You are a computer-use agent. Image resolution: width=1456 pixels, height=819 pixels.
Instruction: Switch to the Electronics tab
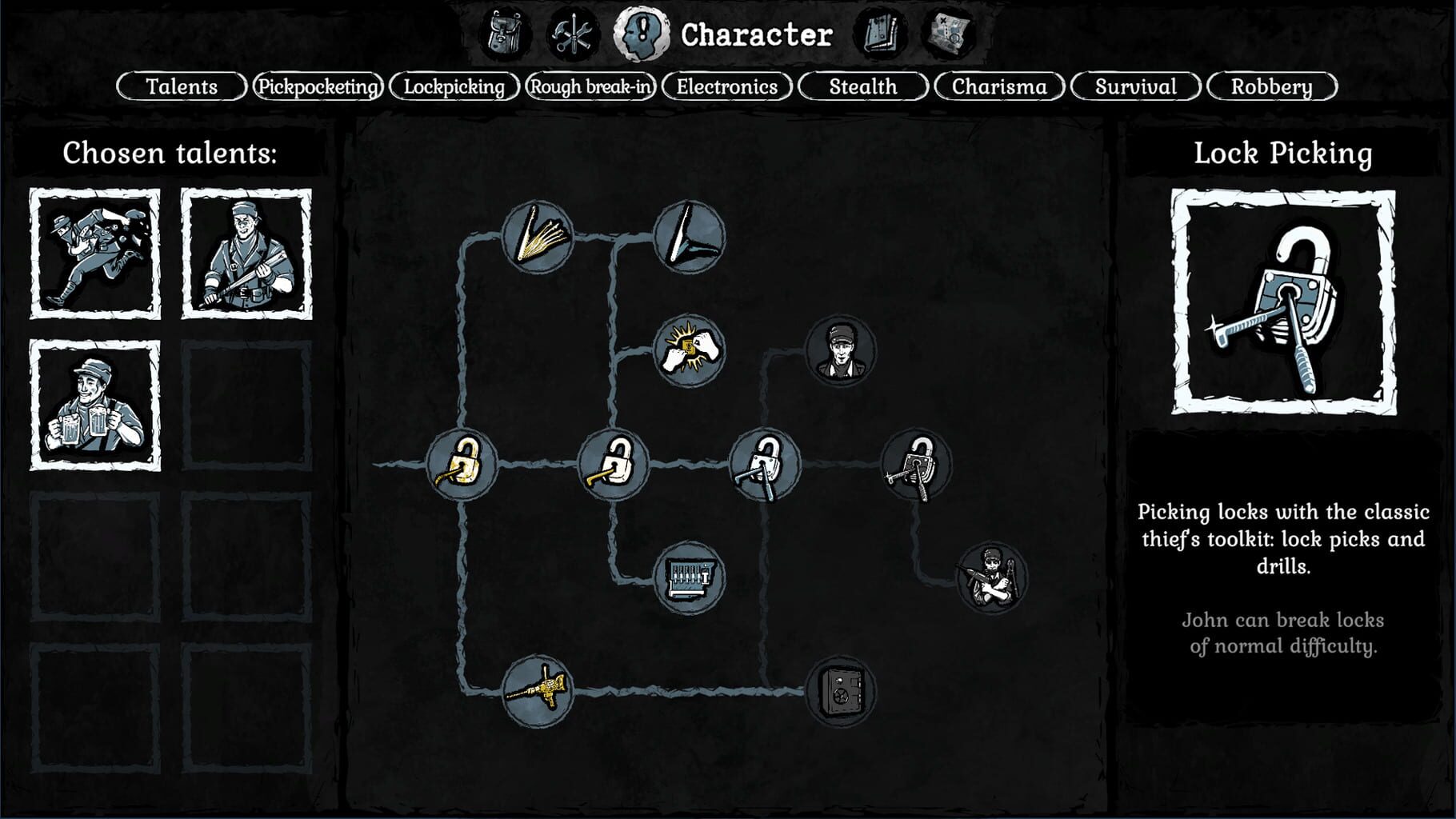click(726, 86)
